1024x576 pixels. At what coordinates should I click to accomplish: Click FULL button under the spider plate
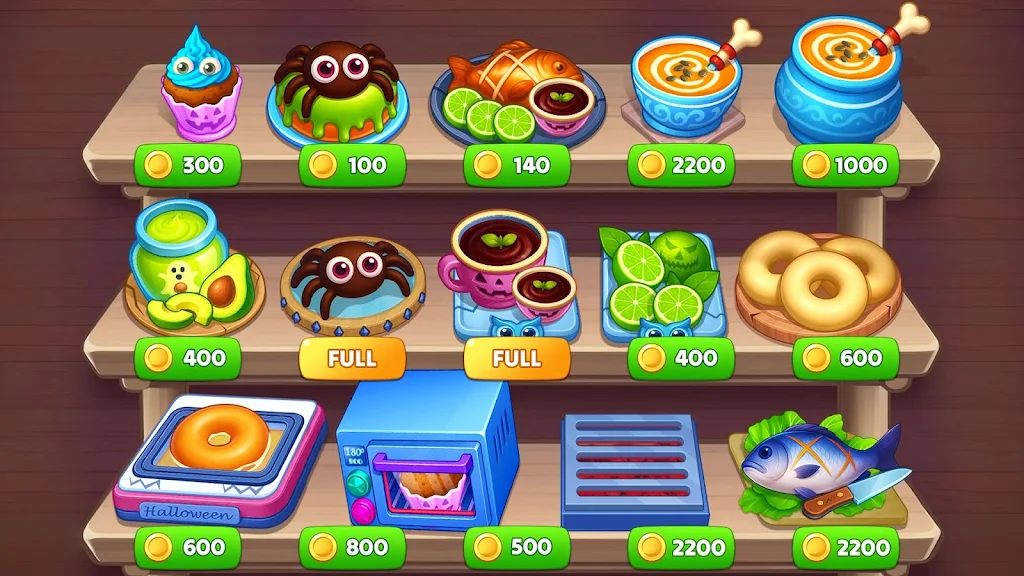click(x=352, y=358)
